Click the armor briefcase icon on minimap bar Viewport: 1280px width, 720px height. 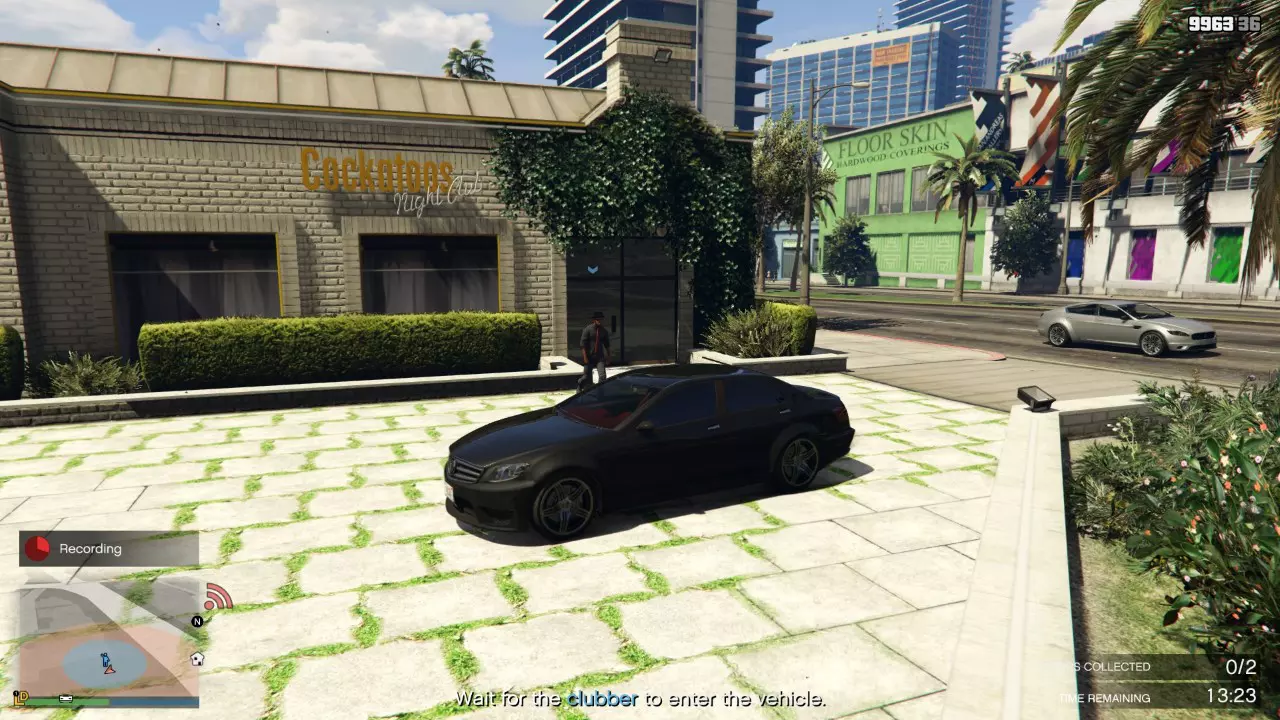(65, 698)
